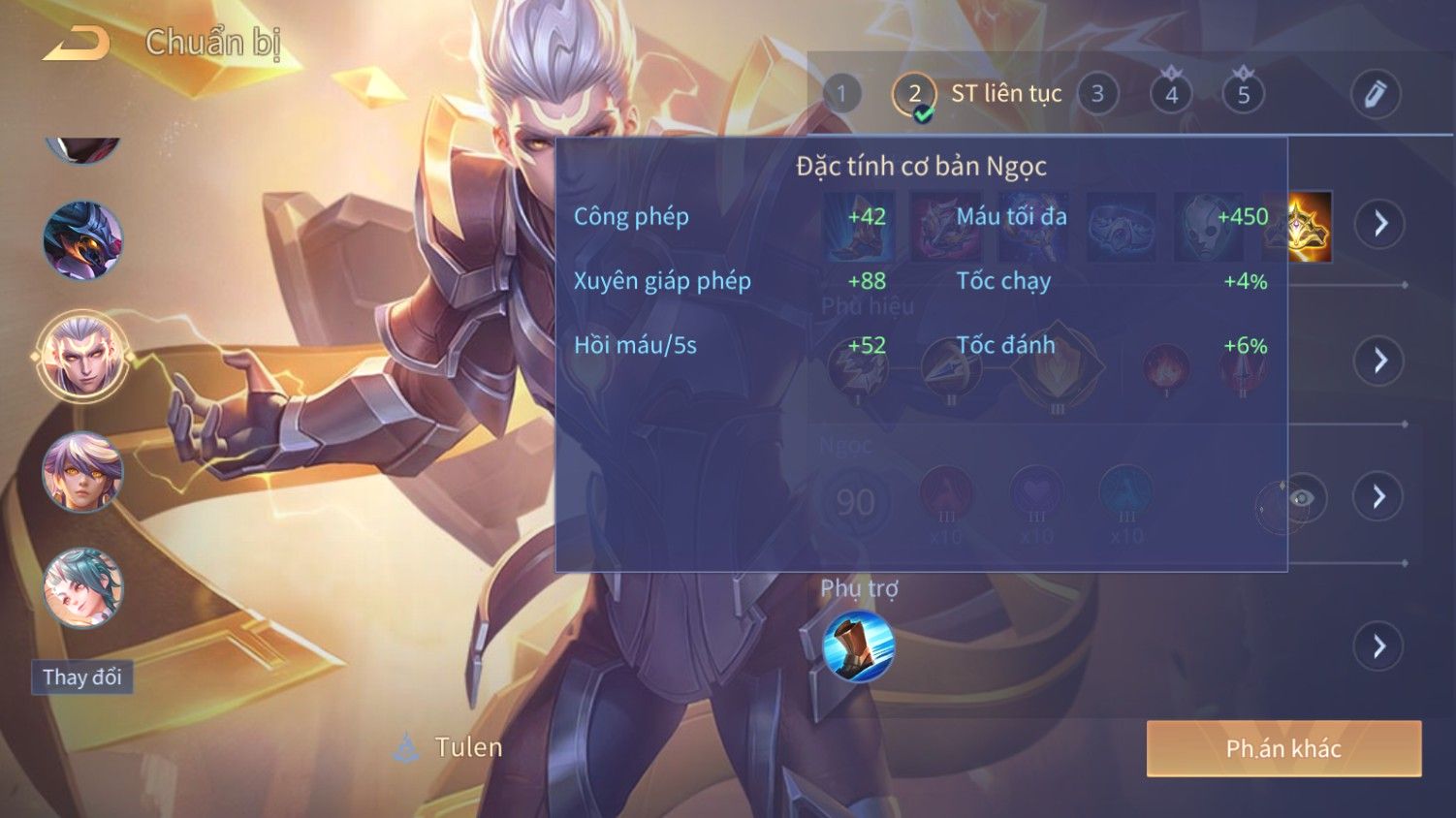Click the Phản khác button
The width and height of the screenshot is (1456, 818).
click(1283, 748)
